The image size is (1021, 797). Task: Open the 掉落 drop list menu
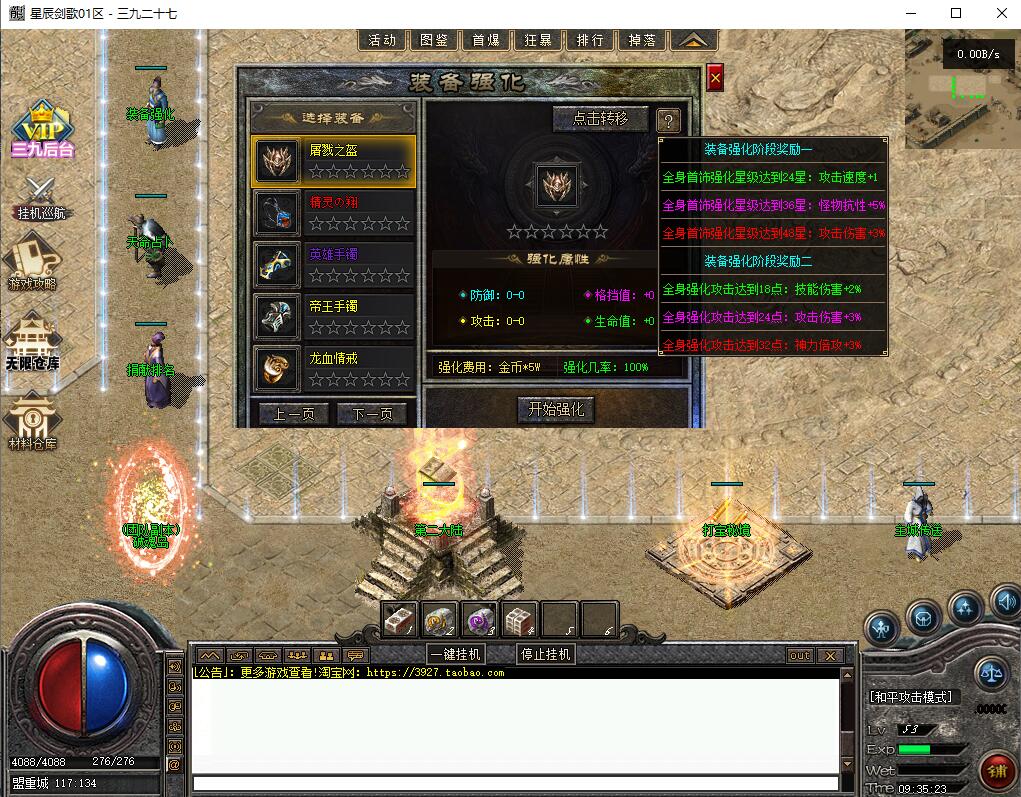click(642, 40)
